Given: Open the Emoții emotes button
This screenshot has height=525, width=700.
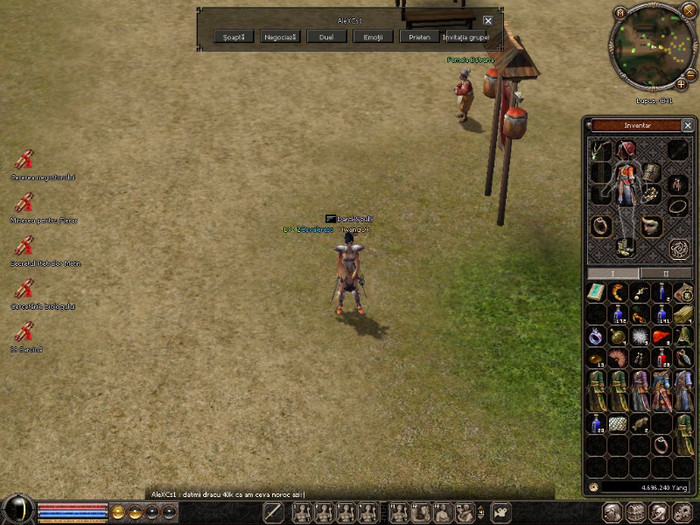Looking at the screenshot, I should click(x=372, y=37).
